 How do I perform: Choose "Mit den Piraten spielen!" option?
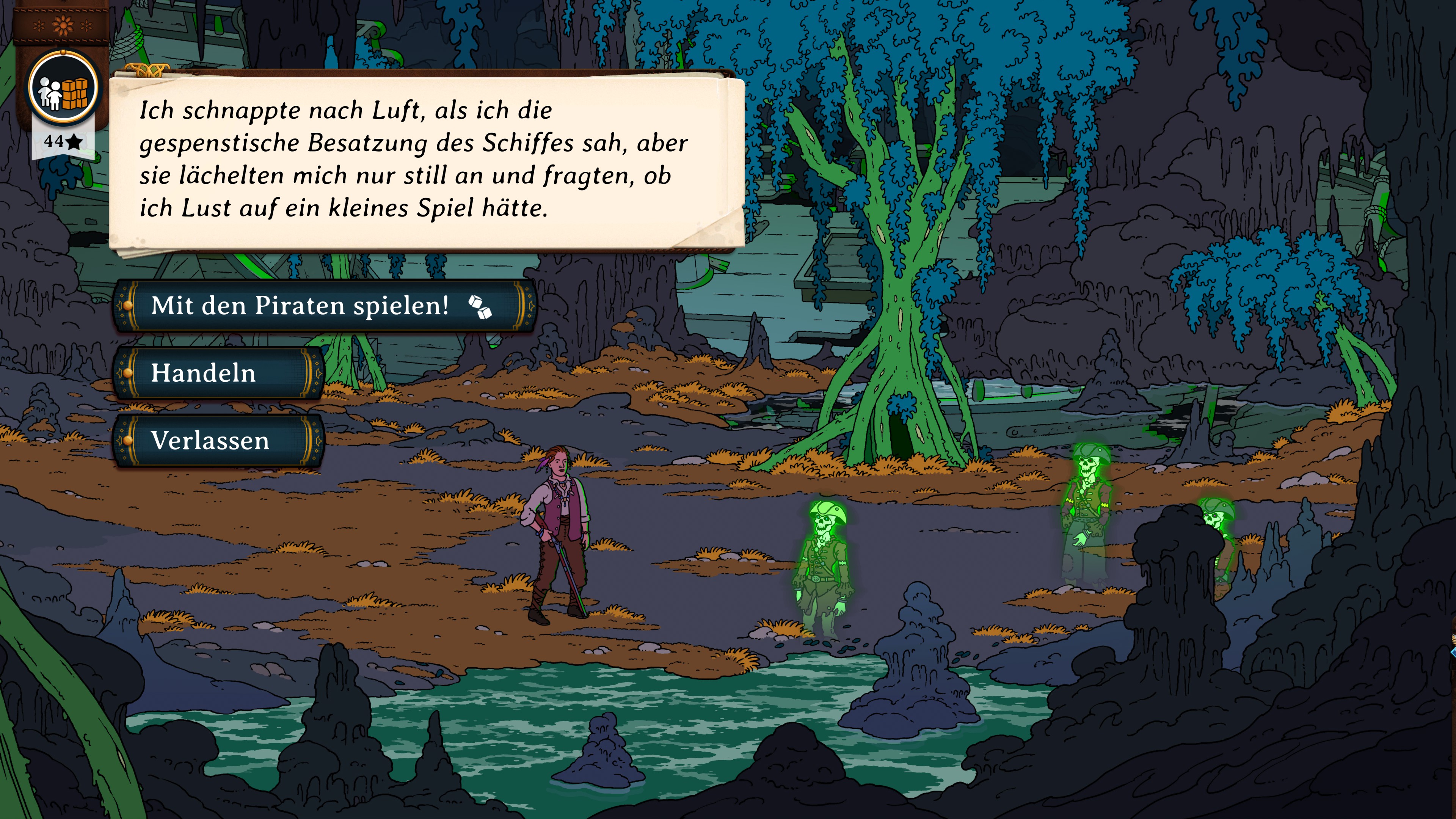(x=324, y=306)
